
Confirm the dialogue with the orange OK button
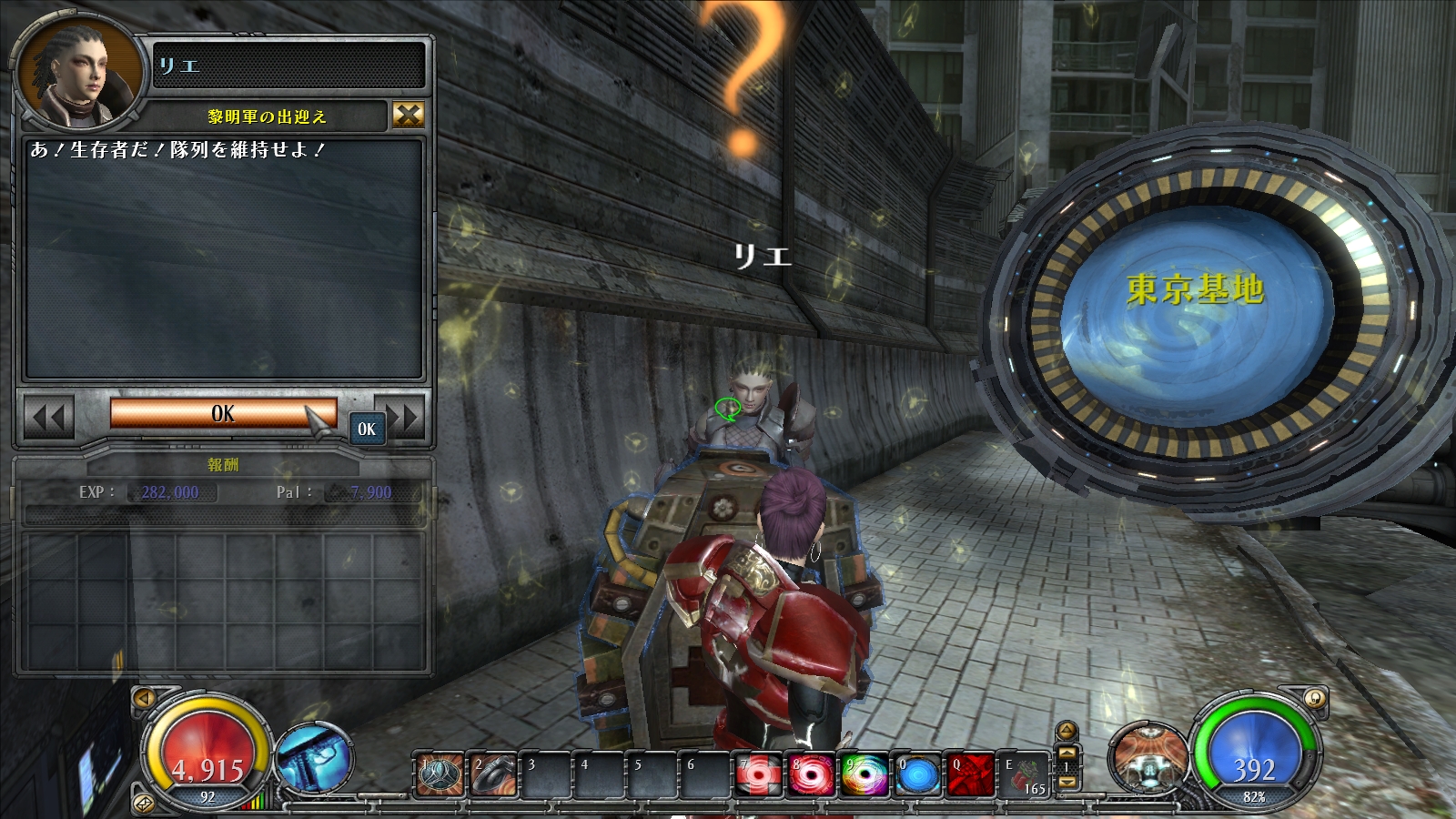[223, 413]
